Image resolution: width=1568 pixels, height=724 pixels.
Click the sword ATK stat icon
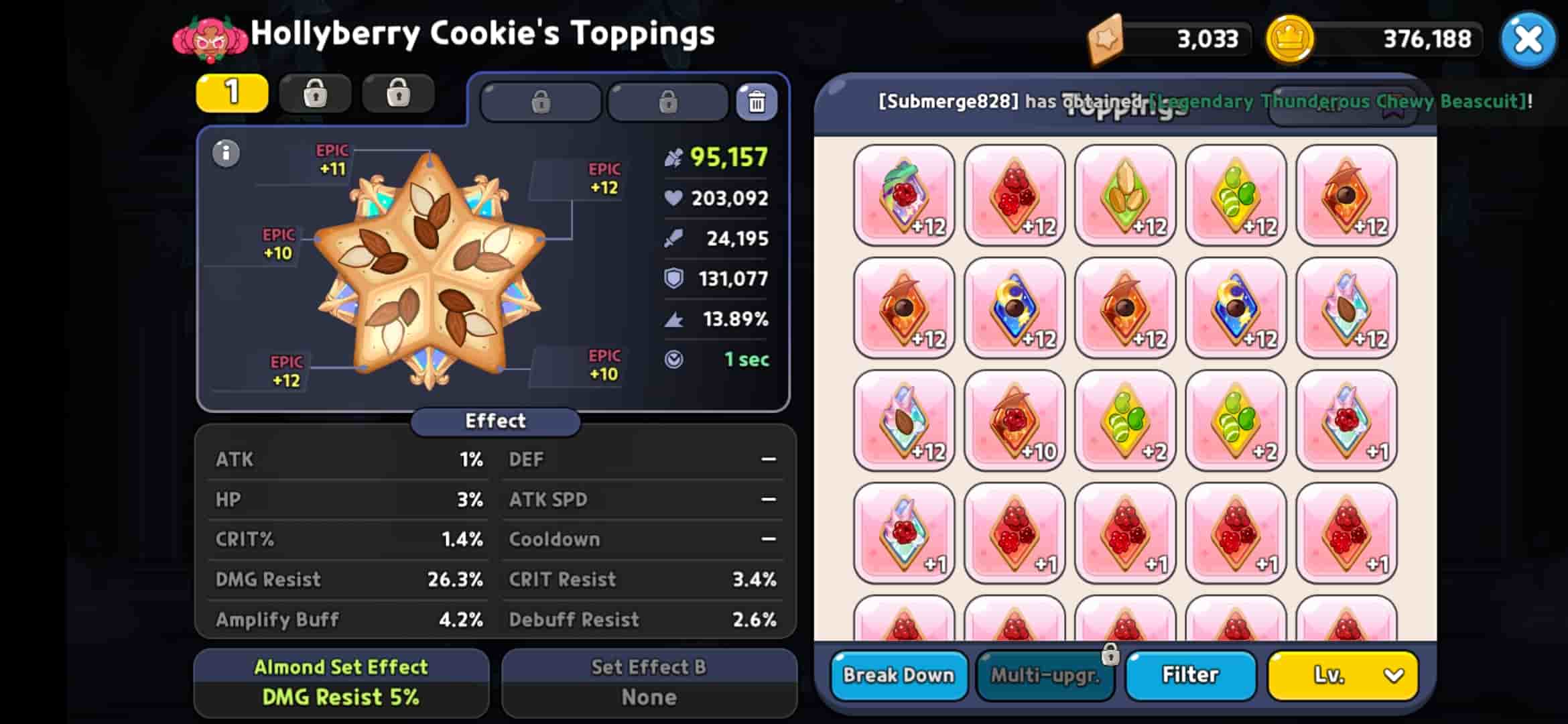point(674,239)
